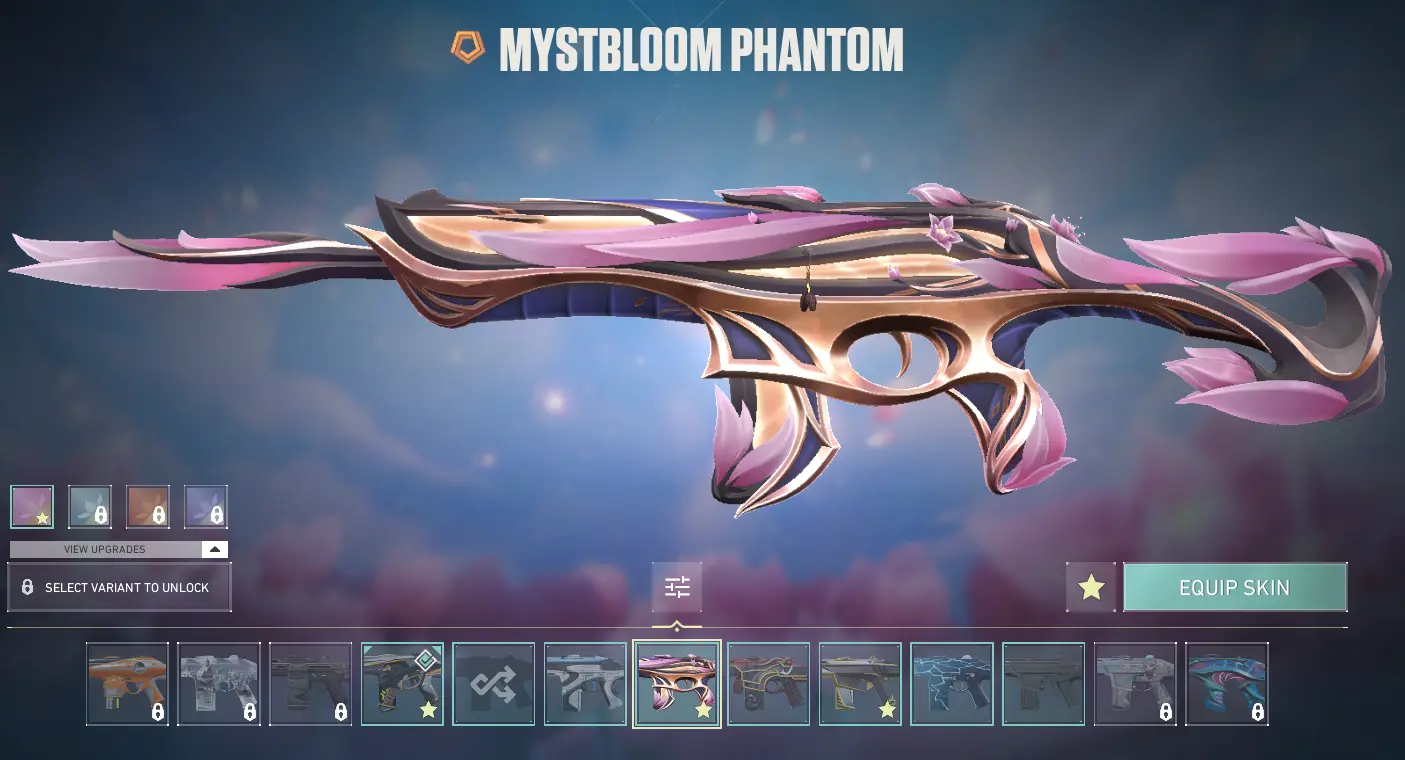
Task: Toggle favorite on the selected pink variant
Action: [x=41, y=517]
